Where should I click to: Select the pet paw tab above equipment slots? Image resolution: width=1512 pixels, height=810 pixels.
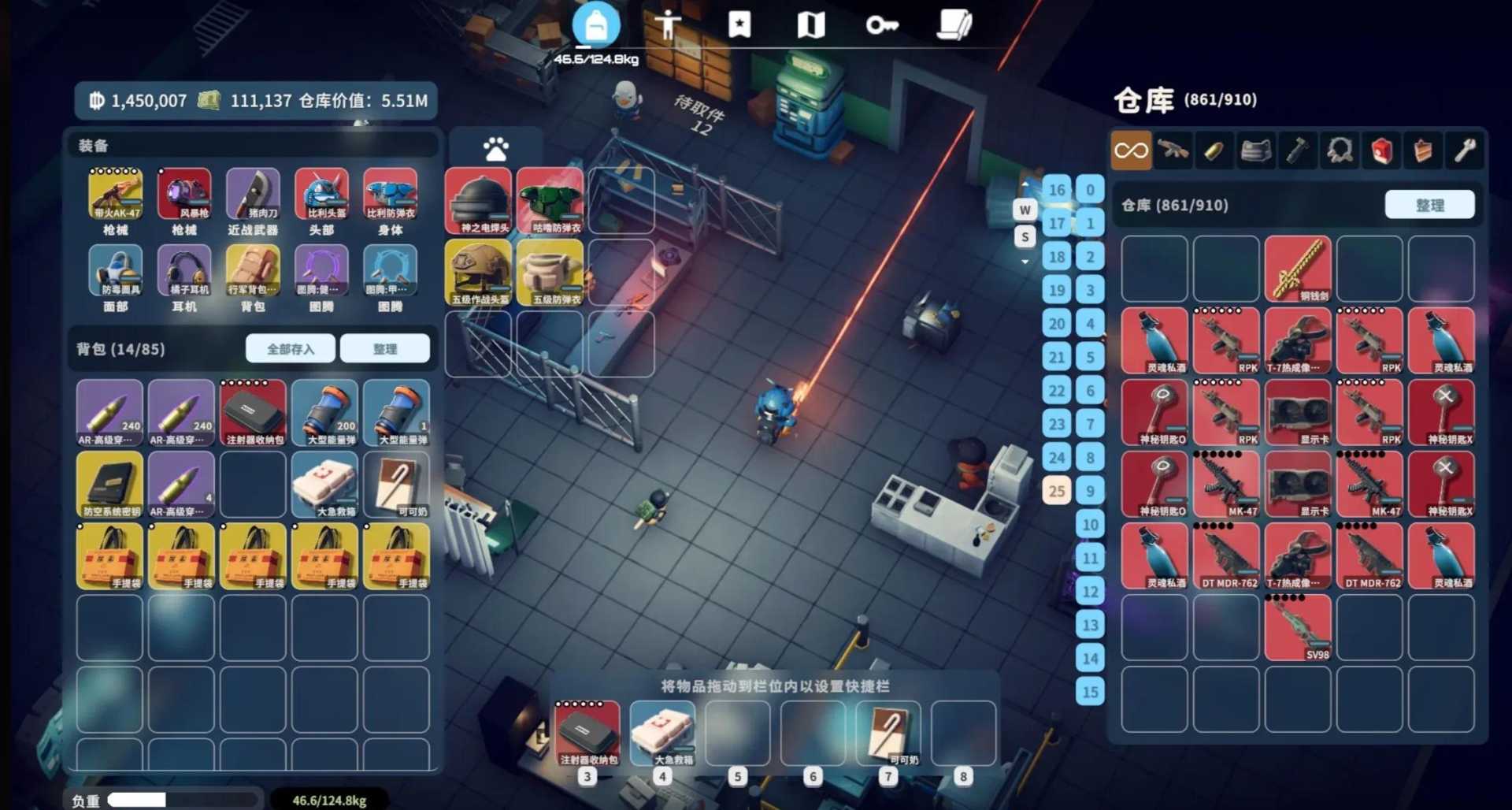[x=495, y=147]
